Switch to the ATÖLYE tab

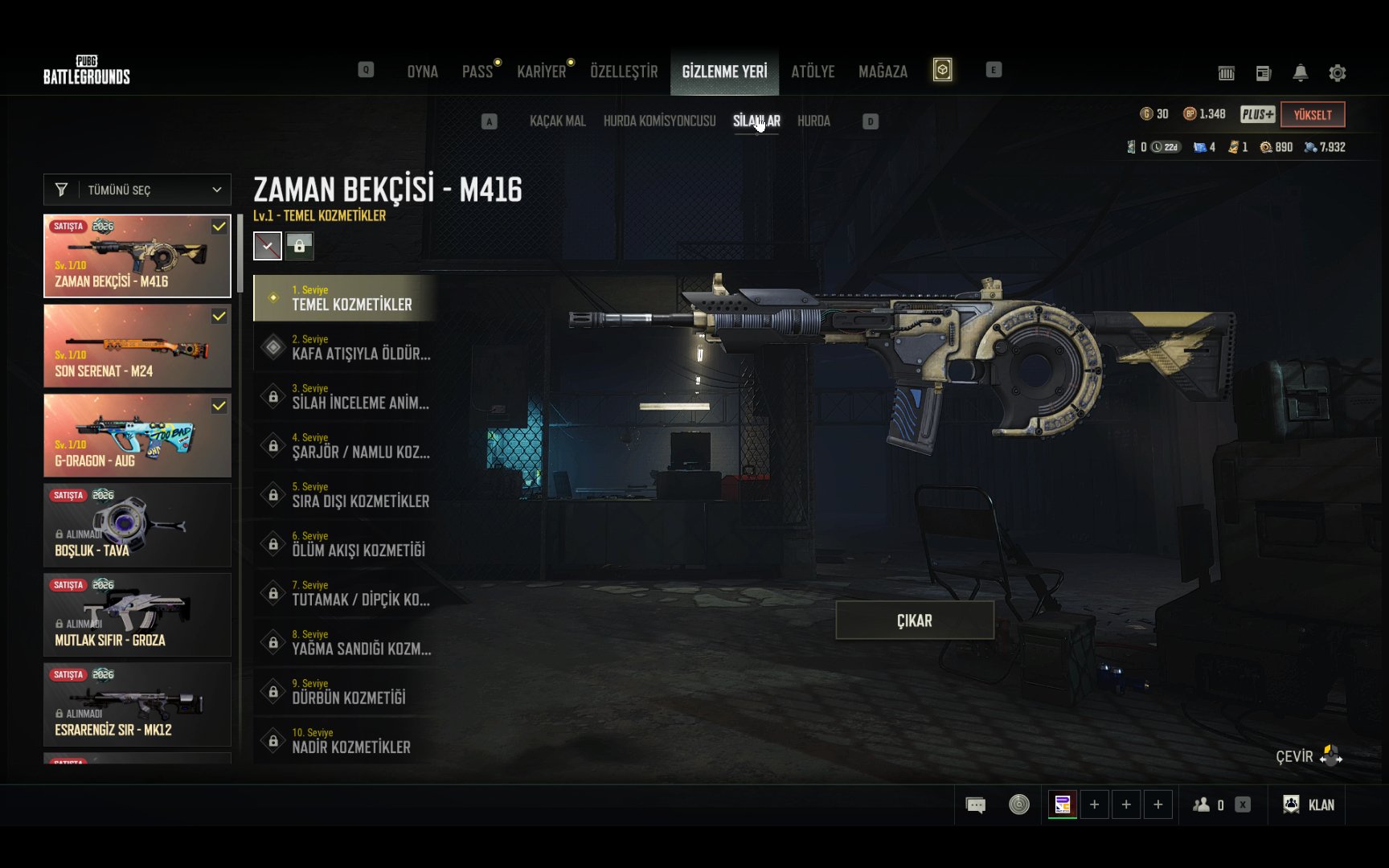click(813, 72)
